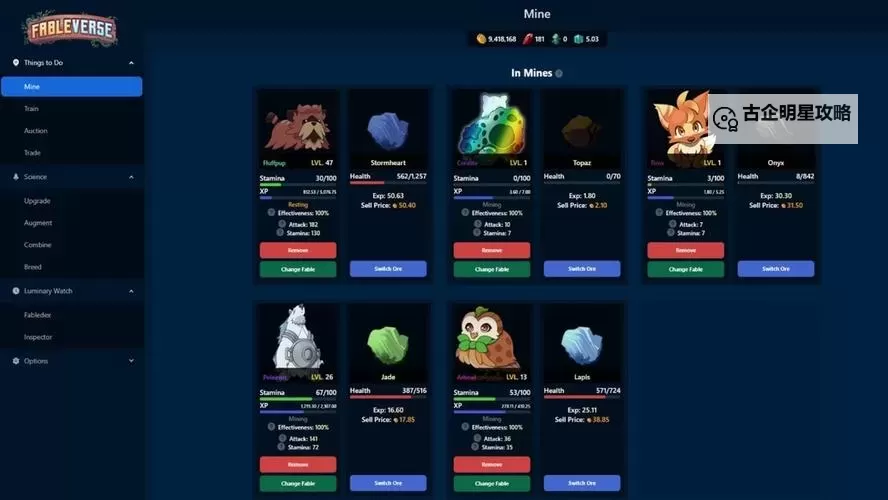This screenshot has width=888, height=500.
Task: Change the fable mining Topaz
Action: click(x=492, y=269)
